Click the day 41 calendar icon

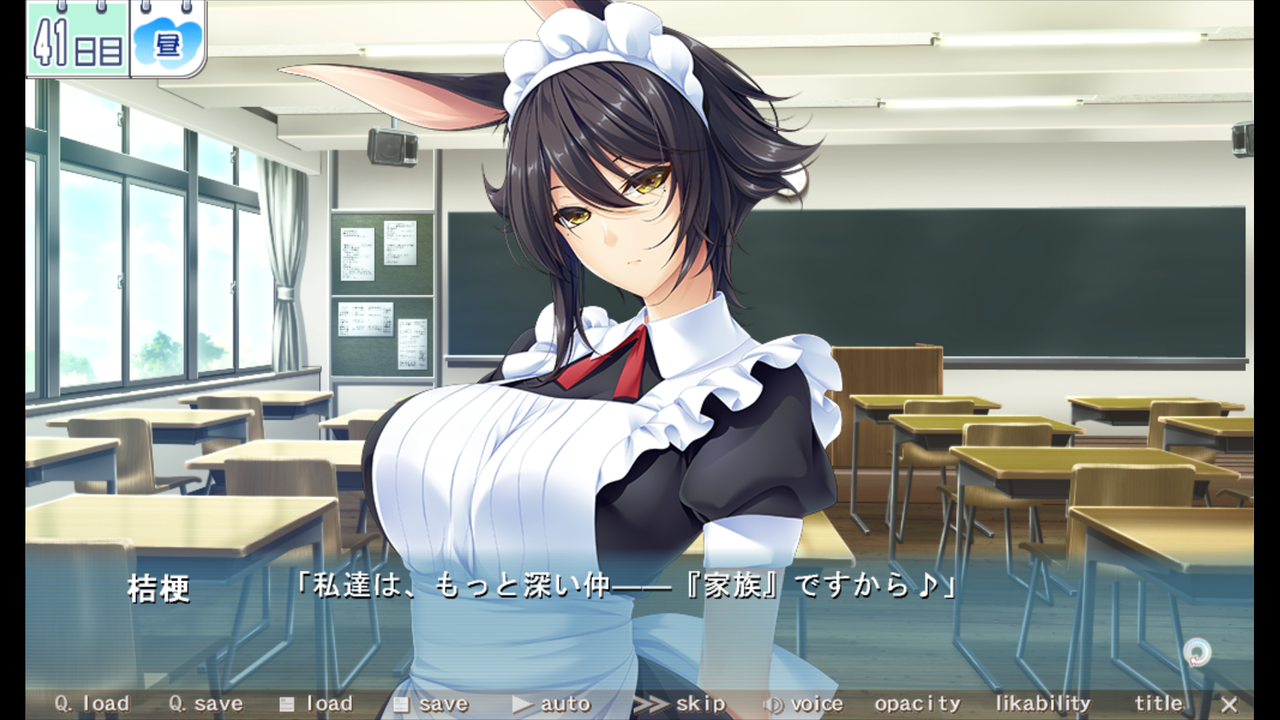(x=78, y=38)
